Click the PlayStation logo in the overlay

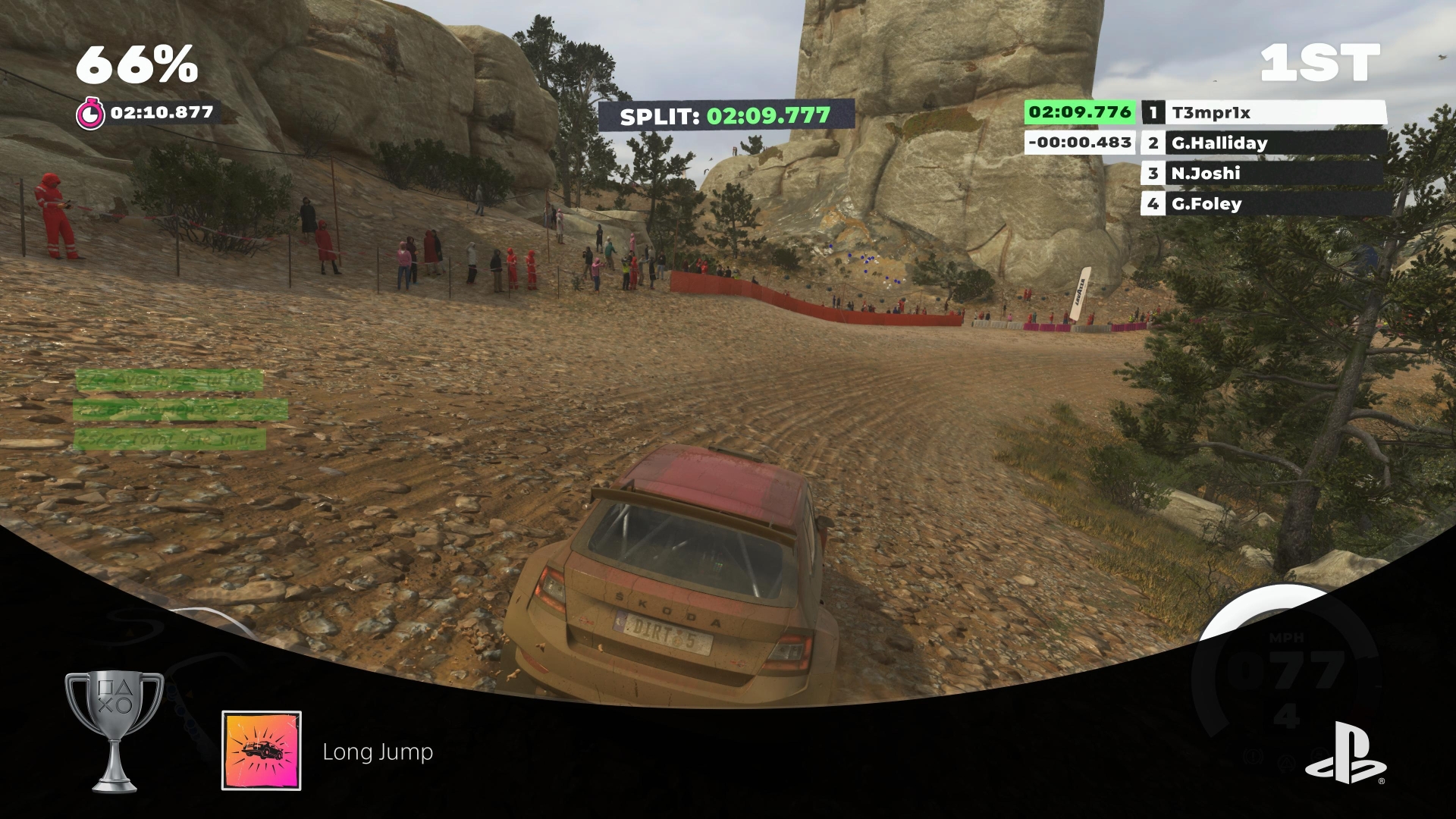1345,752
